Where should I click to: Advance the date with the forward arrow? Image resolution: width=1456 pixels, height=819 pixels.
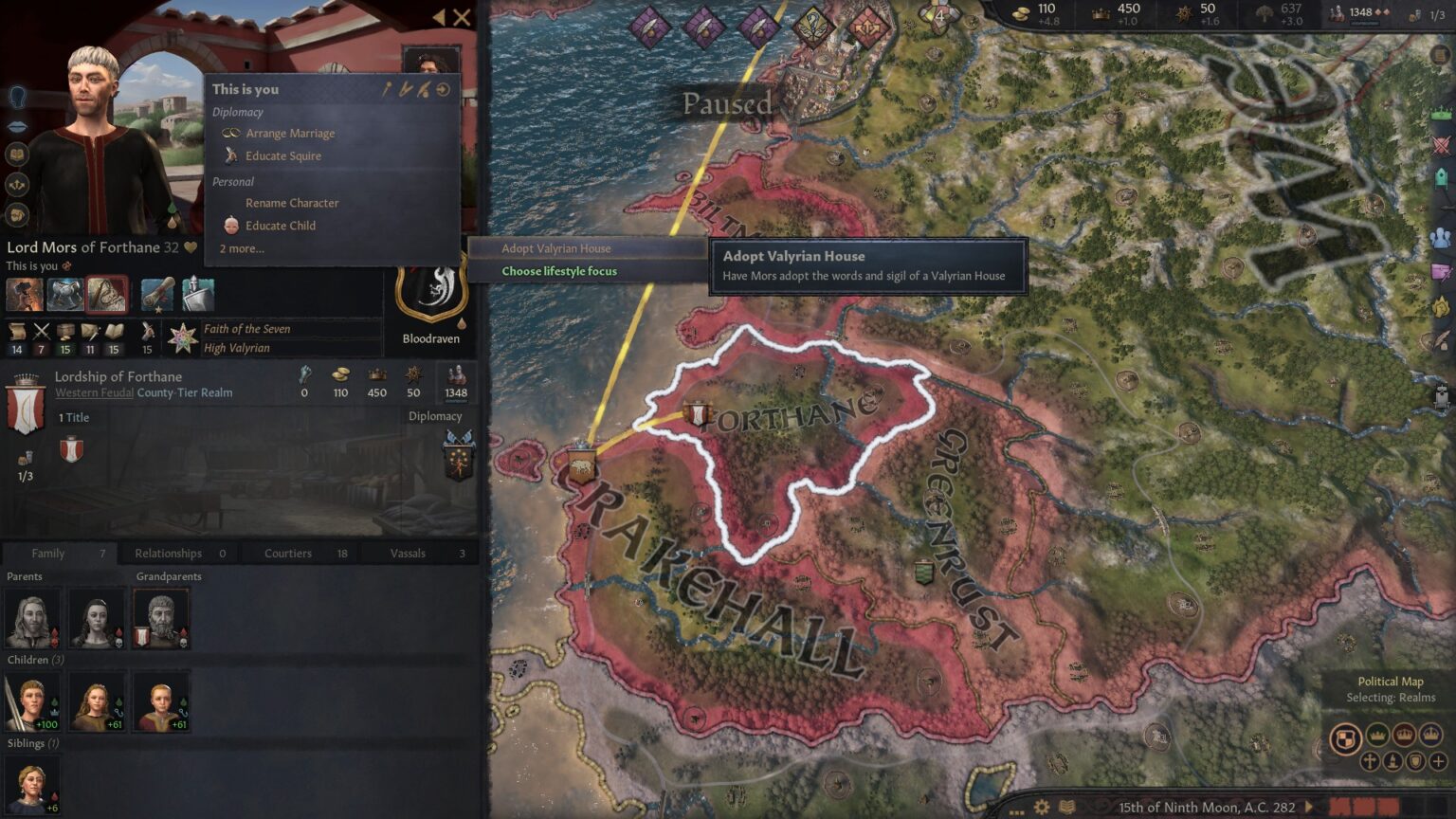1310,807
